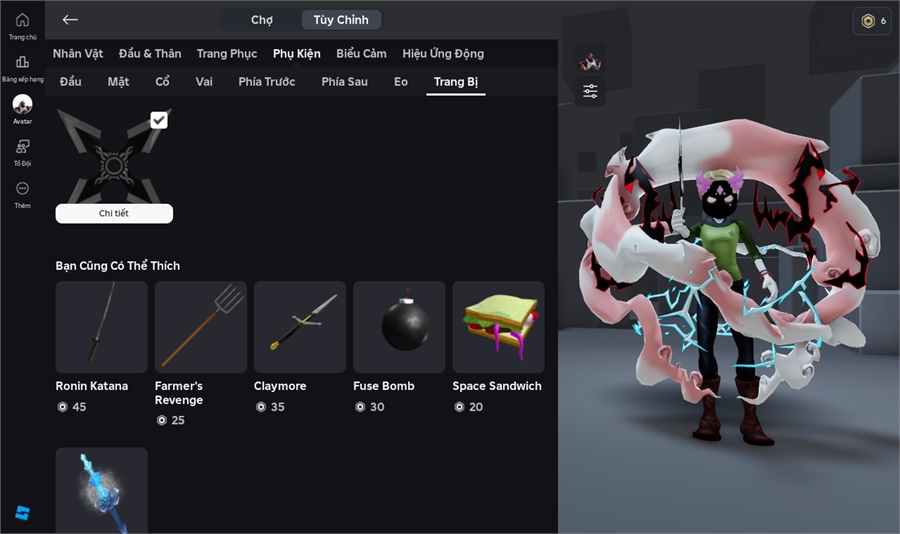The image size is (900, 534).
Task: Open the Đầu & Thân category
Action: point(150,54)
